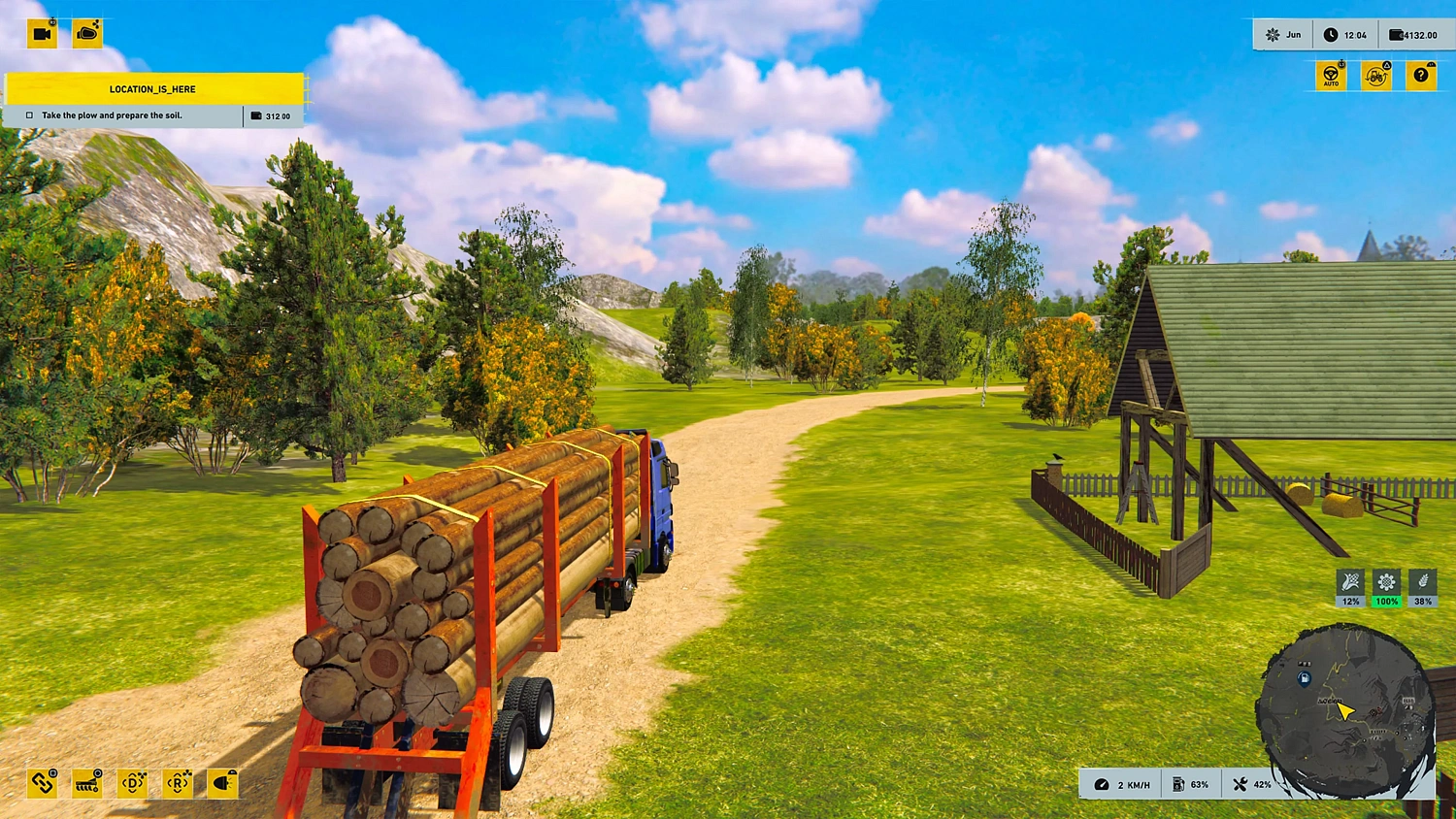Screen dimensions: 1456x819
Task: Select the clock showing 12:04
Action: [x=1347, y=34]
